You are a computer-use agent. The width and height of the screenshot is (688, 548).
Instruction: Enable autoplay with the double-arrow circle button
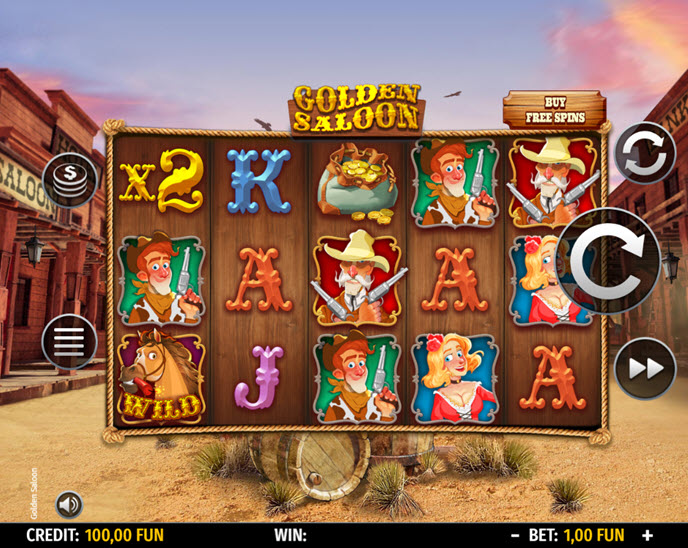pos(644,153)
